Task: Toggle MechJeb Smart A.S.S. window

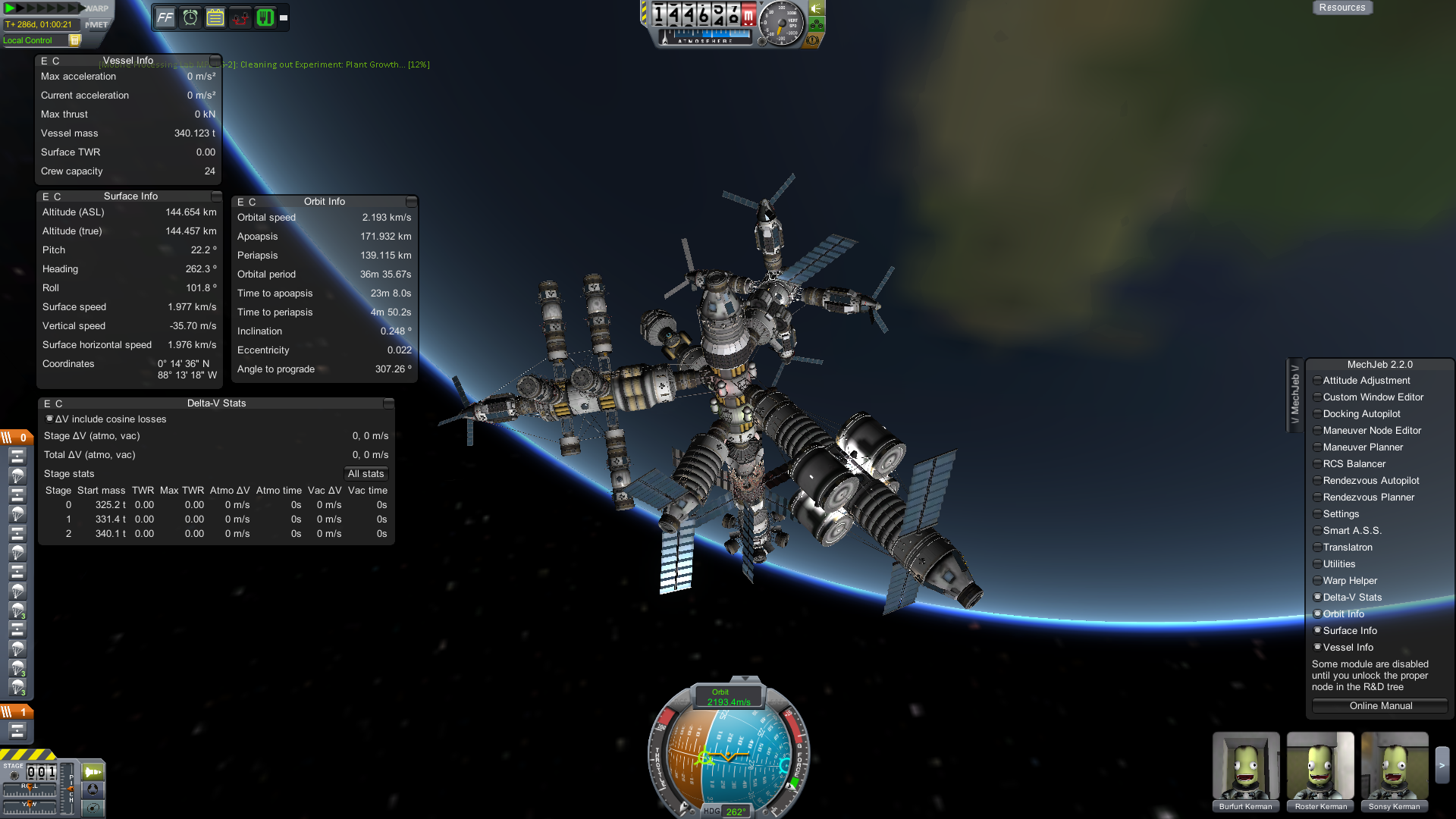Action: pyautogui.click(x=1351, y=531)
